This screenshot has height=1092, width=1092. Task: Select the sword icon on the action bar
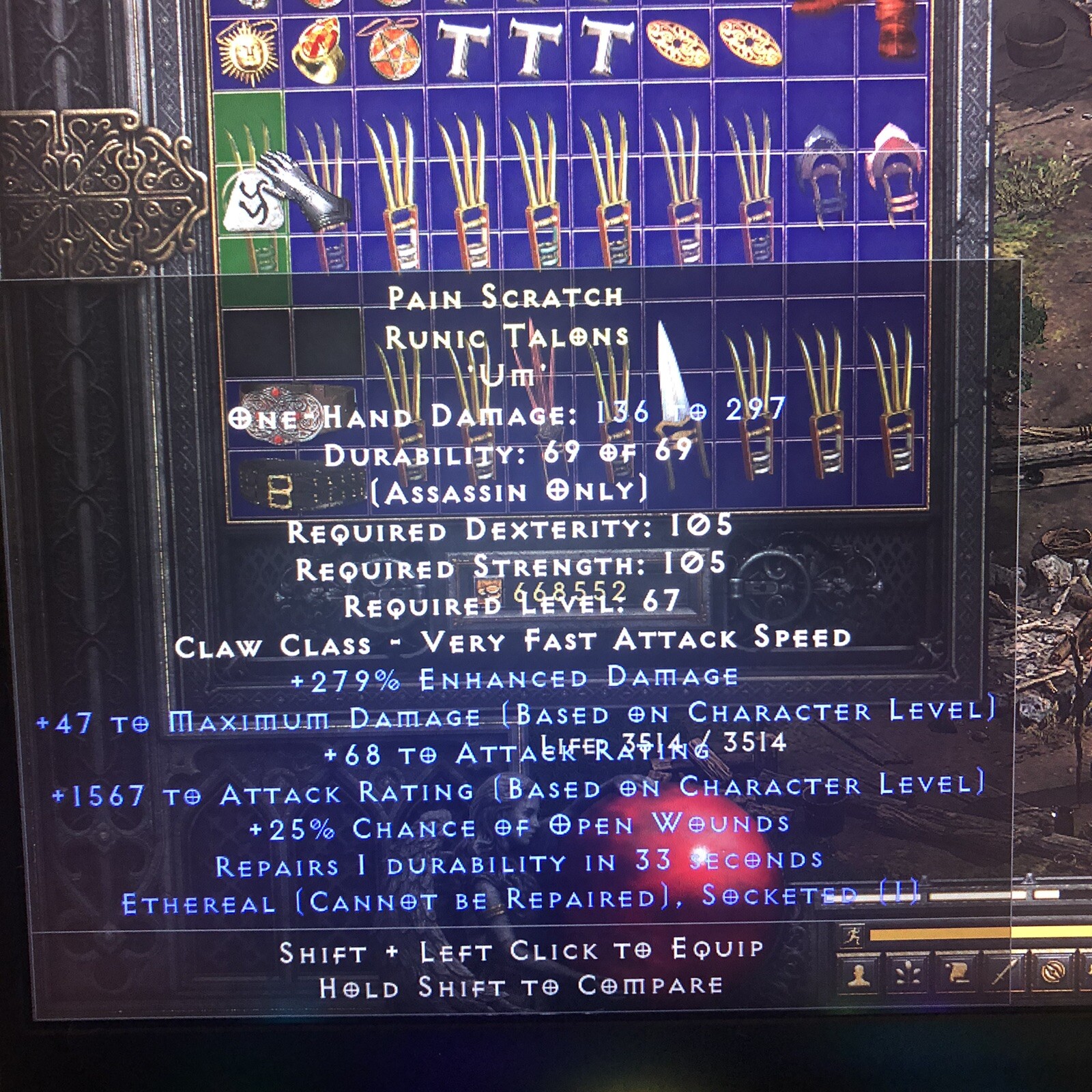click(x=1002, y=972)
